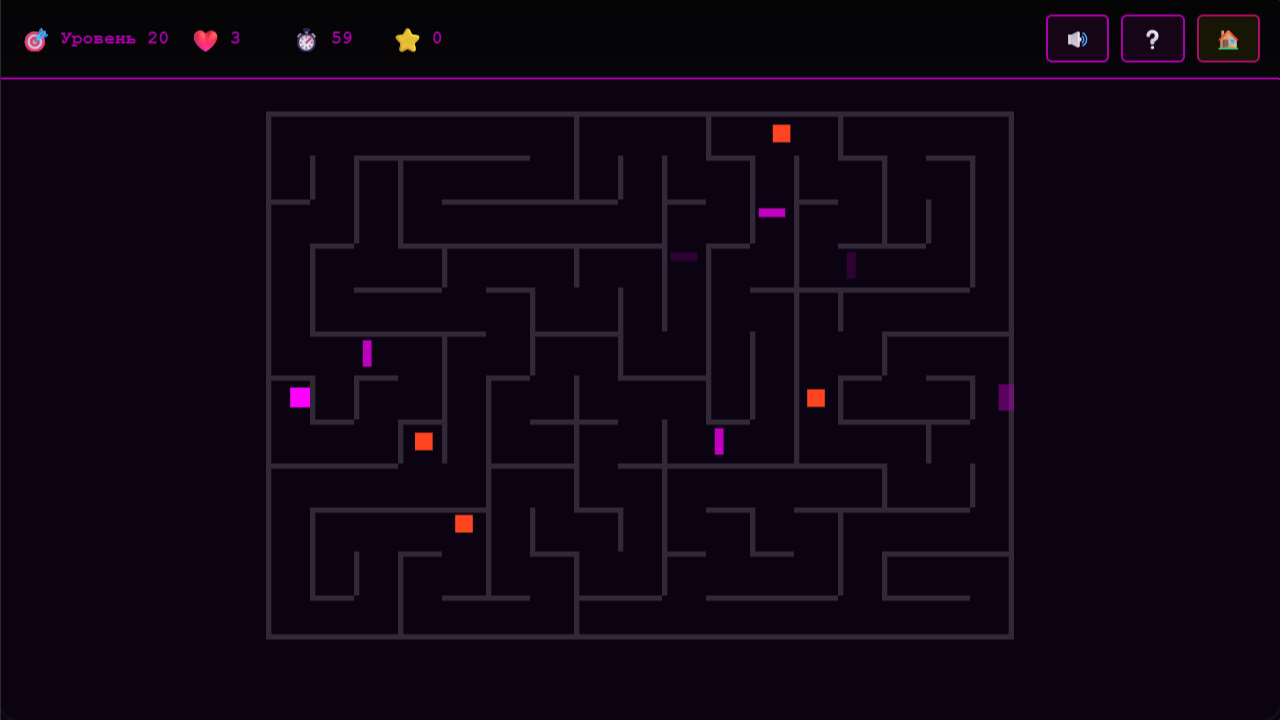
Task: Toggle the horizontal magenta bar near maze top
Action: tap(770, 212)
